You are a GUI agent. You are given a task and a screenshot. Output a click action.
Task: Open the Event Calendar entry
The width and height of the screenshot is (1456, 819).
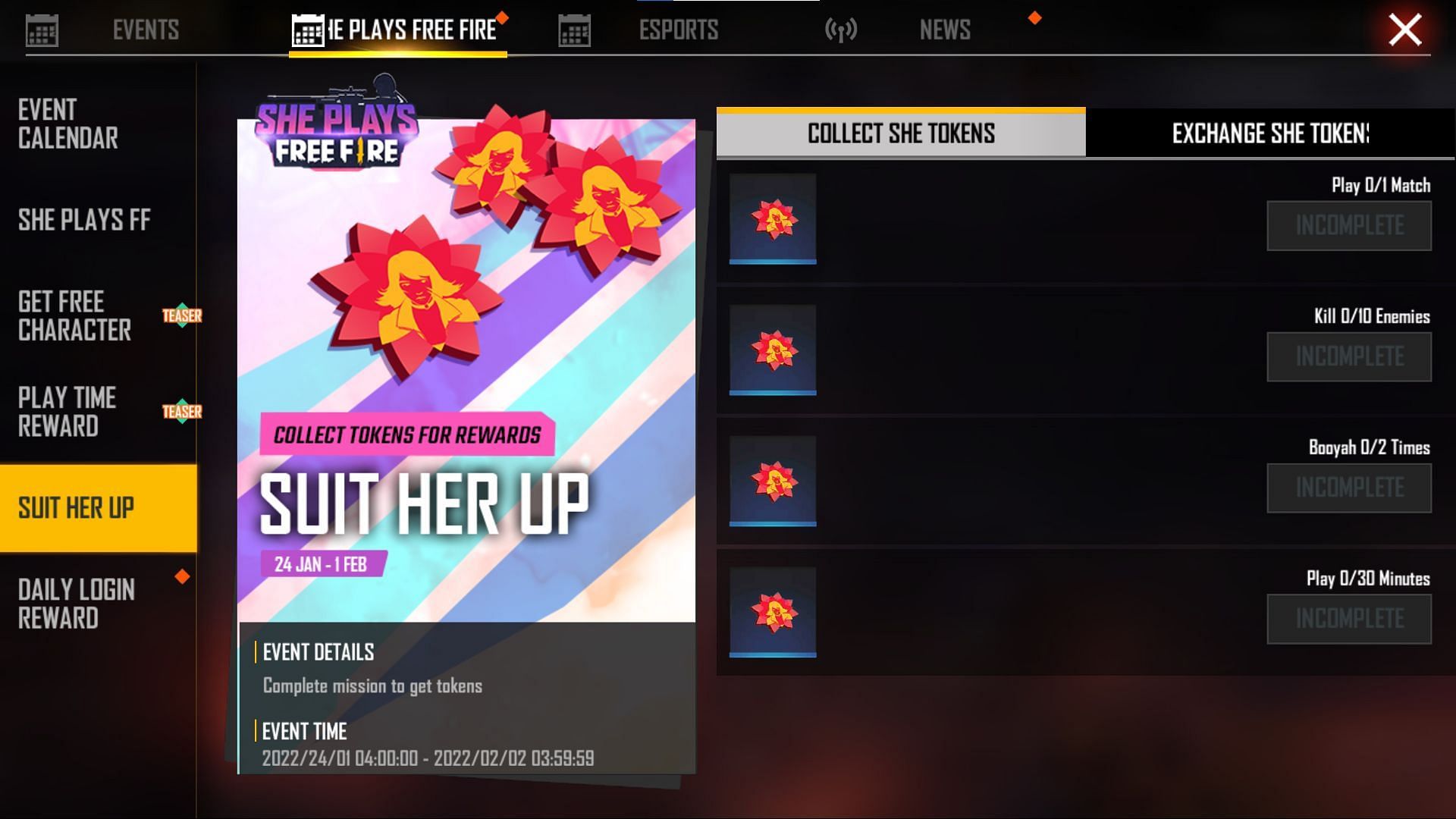68,124
